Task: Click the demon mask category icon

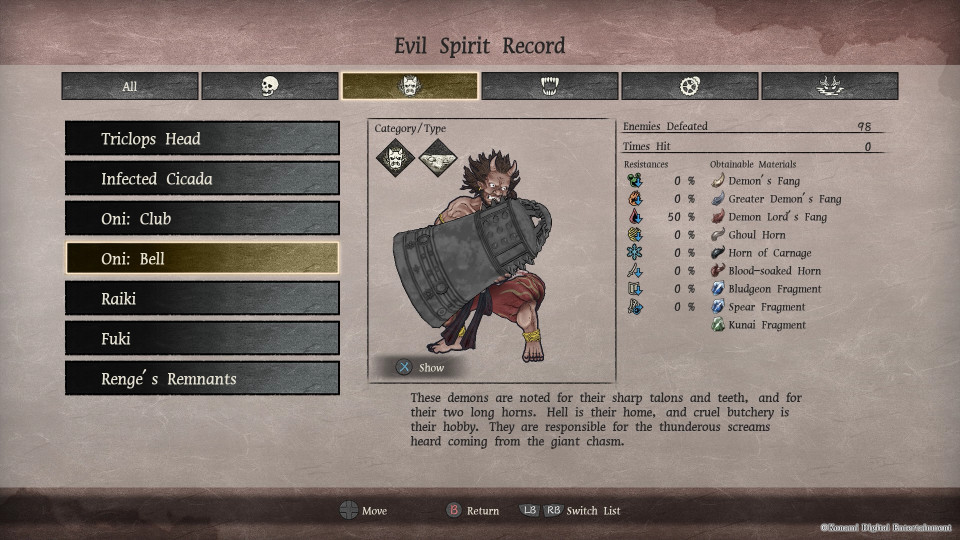Action: [395, 157]
